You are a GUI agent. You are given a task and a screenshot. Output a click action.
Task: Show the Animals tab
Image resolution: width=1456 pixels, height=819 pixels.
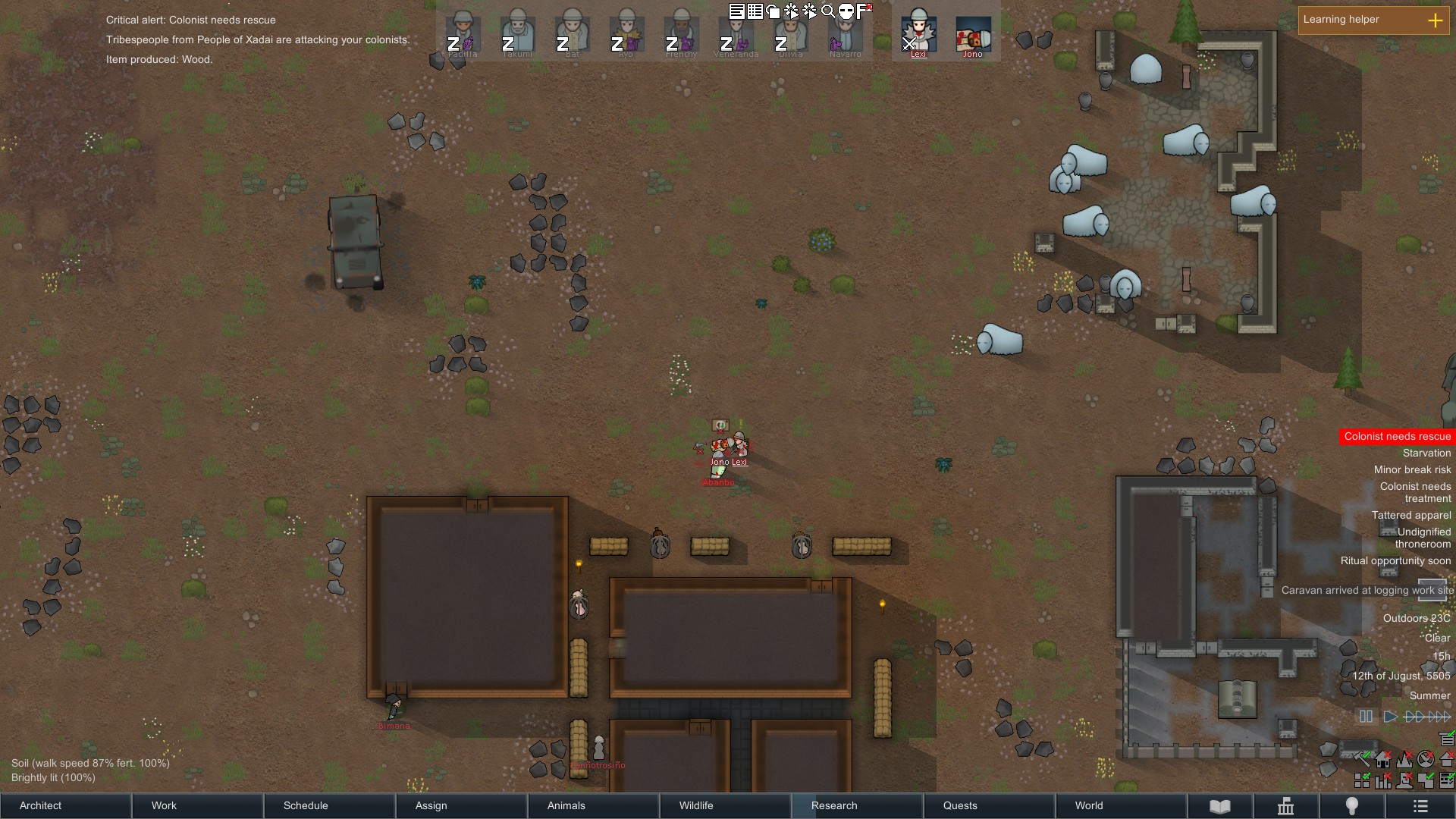point(593,805)
